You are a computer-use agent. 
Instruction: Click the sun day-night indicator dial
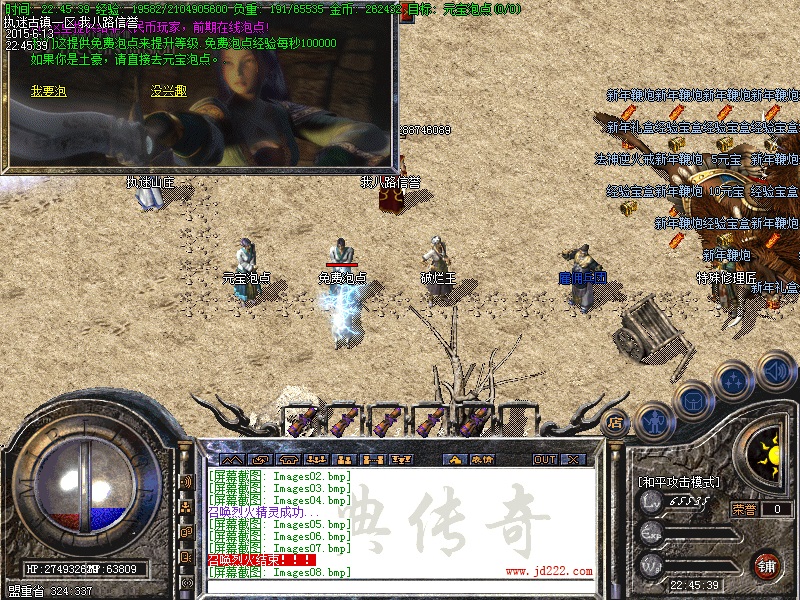point(768,449)
